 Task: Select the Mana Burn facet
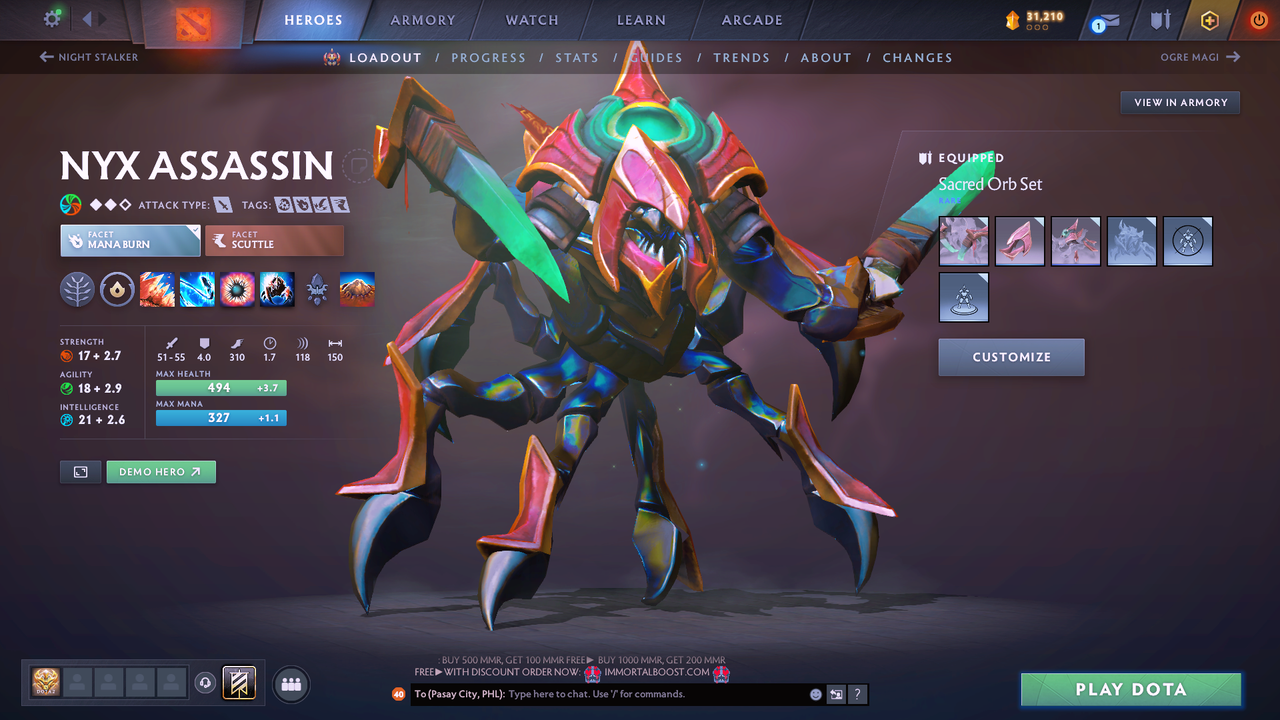(x=130, y=240)
